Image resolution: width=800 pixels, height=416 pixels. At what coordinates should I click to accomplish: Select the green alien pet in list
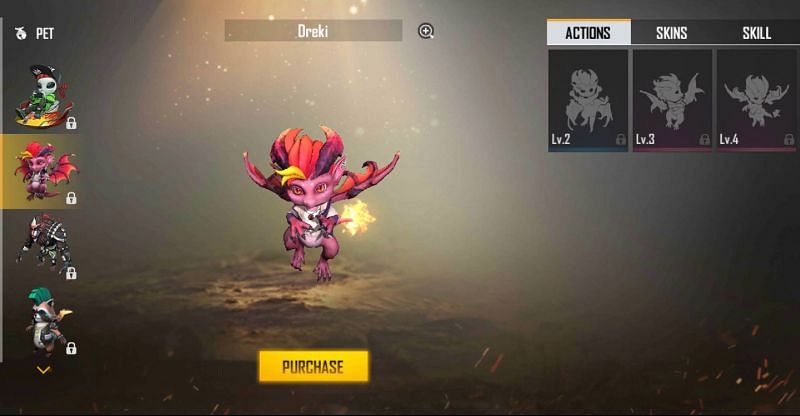click(41, 96)
